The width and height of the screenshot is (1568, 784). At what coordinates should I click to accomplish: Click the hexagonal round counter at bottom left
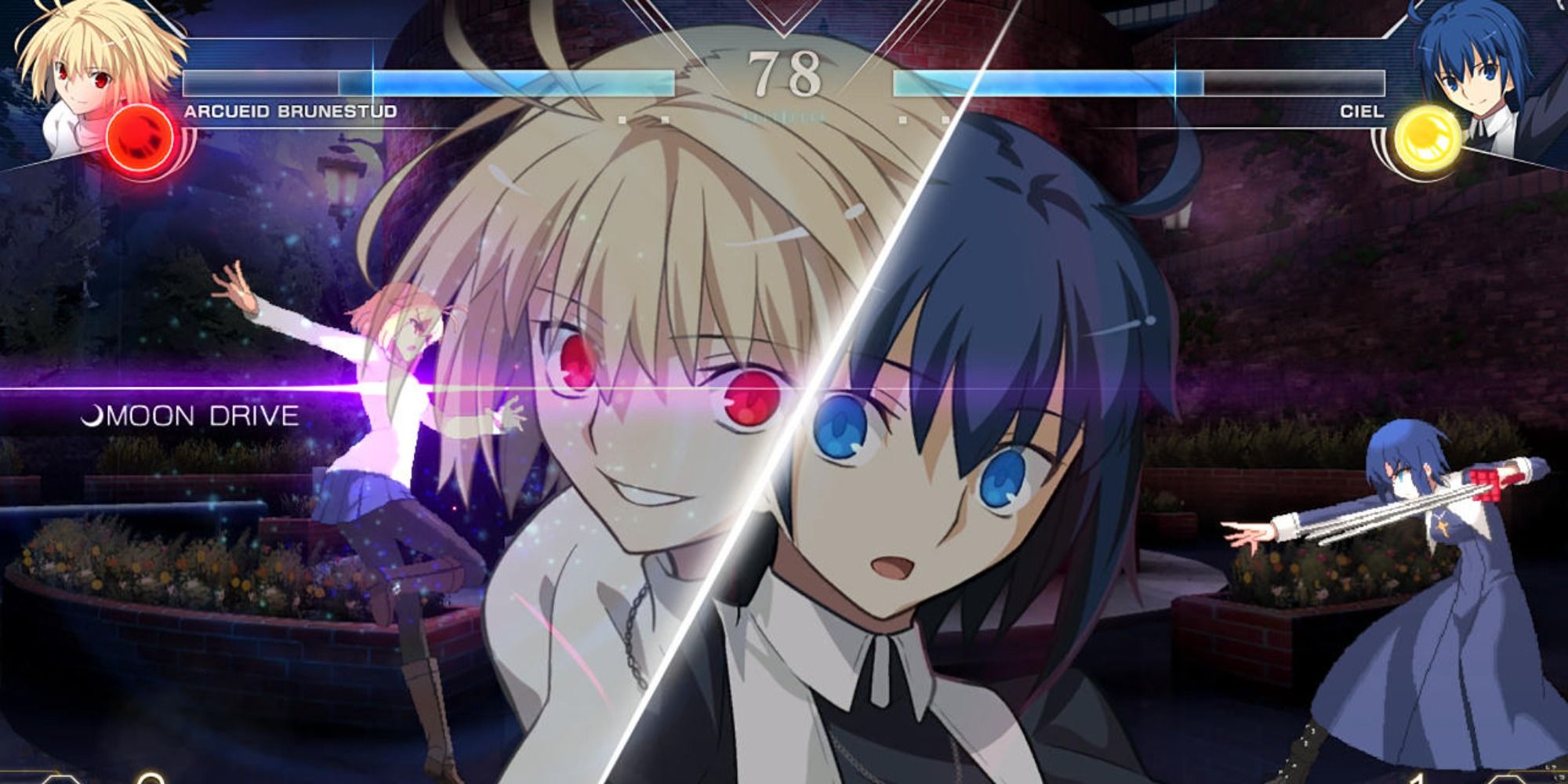(x=60, y=781)
